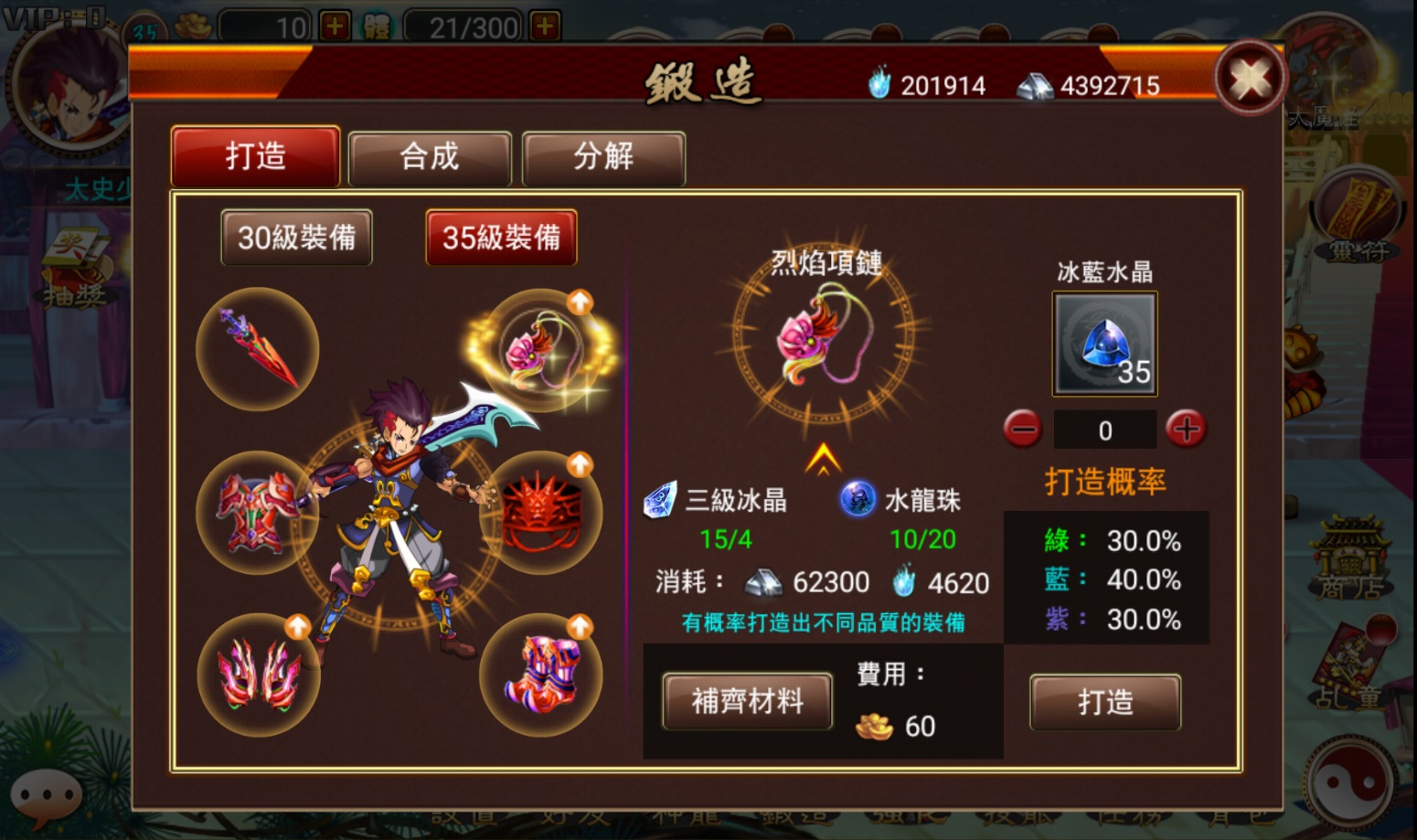1417x840 pixels.
Task: Choose the 35級裝備 category
Action: pos(501,238)
